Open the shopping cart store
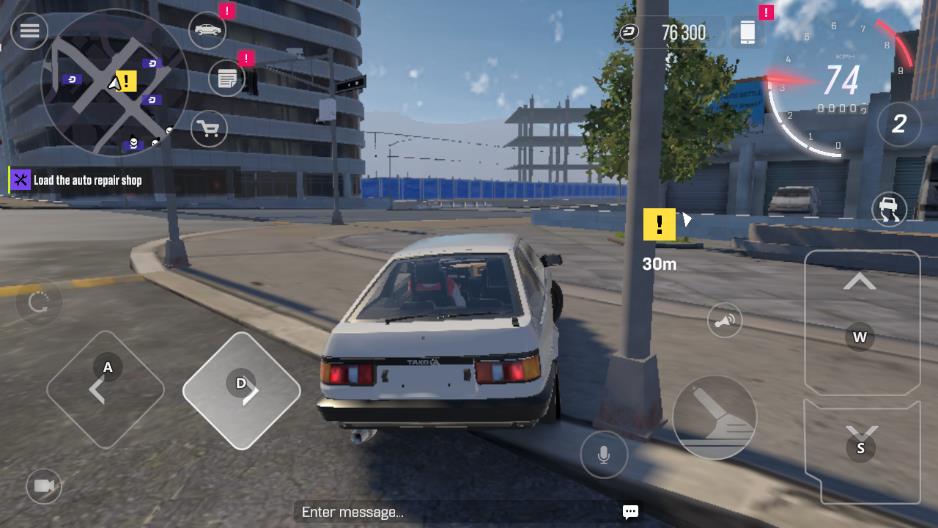The height and width of the screenshot is (528, 938). tap(208, 128)
